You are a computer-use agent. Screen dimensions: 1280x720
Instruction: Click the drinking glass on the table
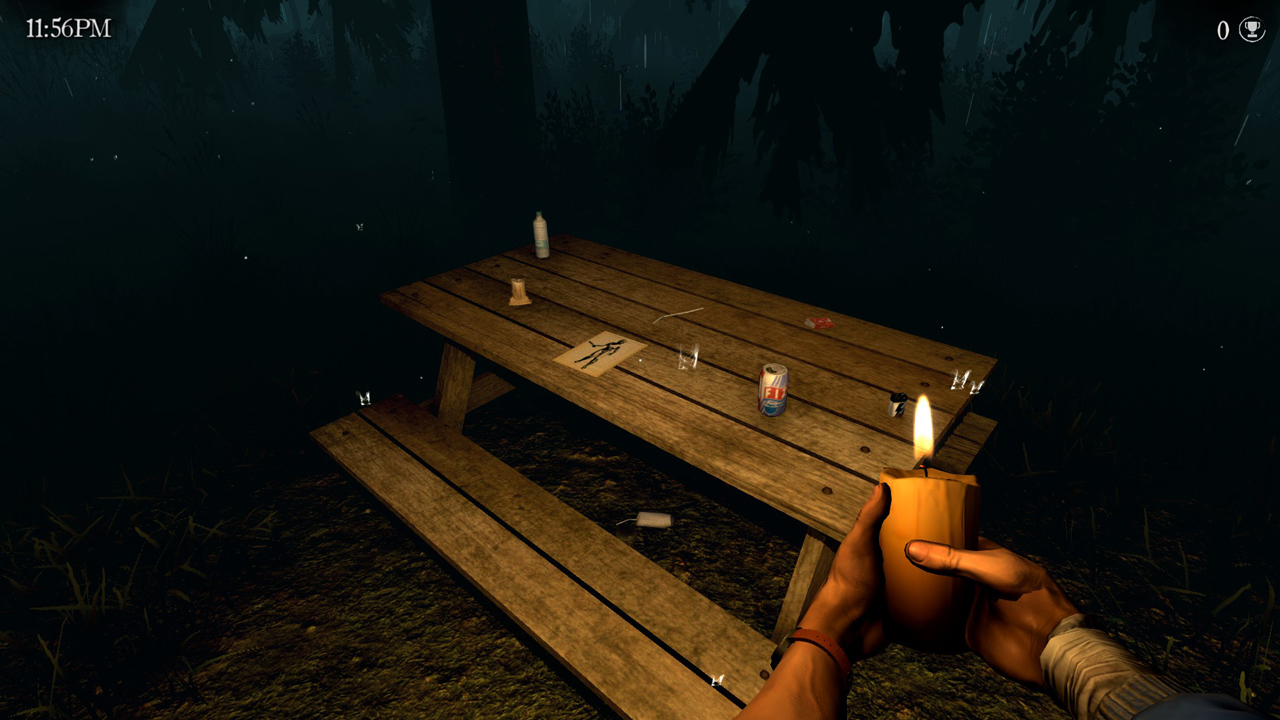pos(687,358)
